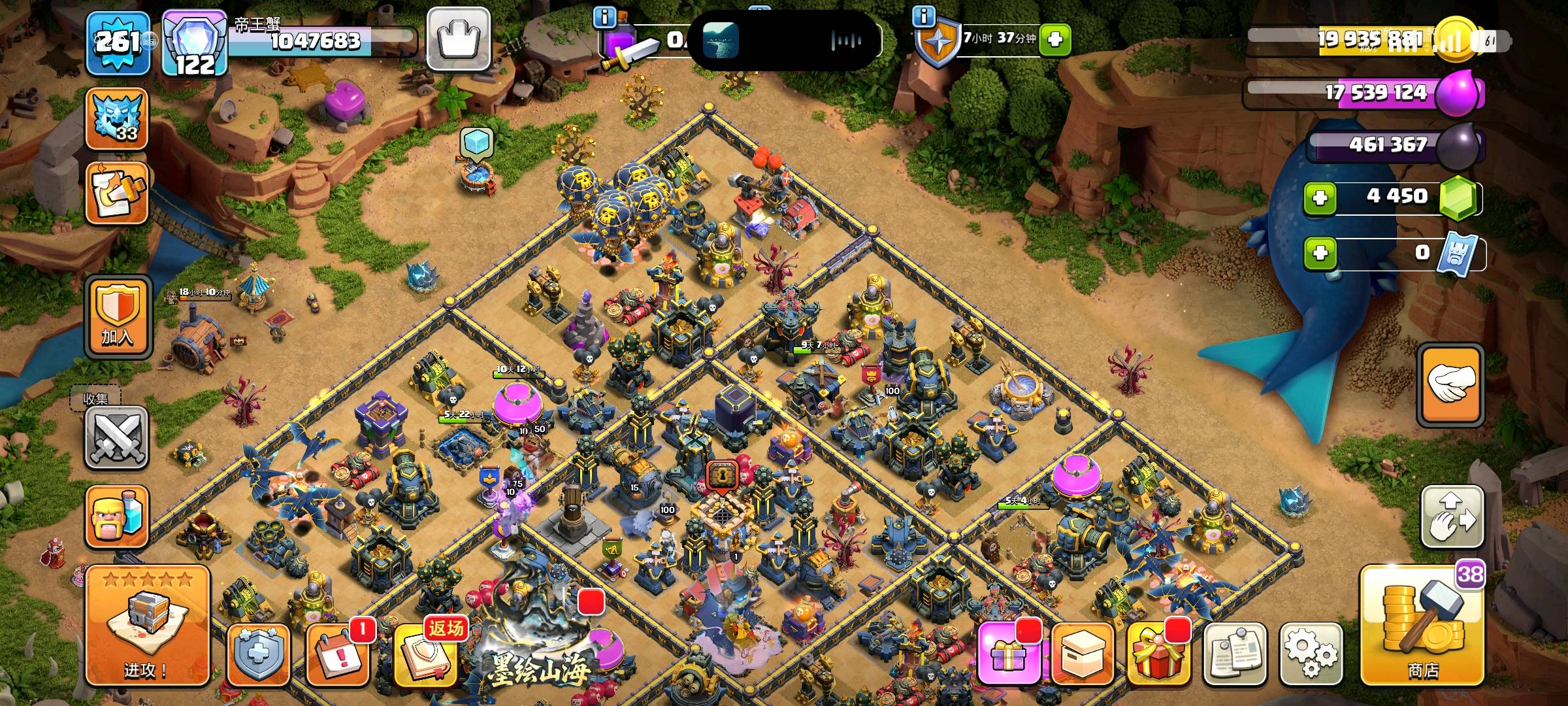The width and height of the screenshot is (1568, 706).
Task: Tap the white handshake button
Action: click(x=1450, y=385)
